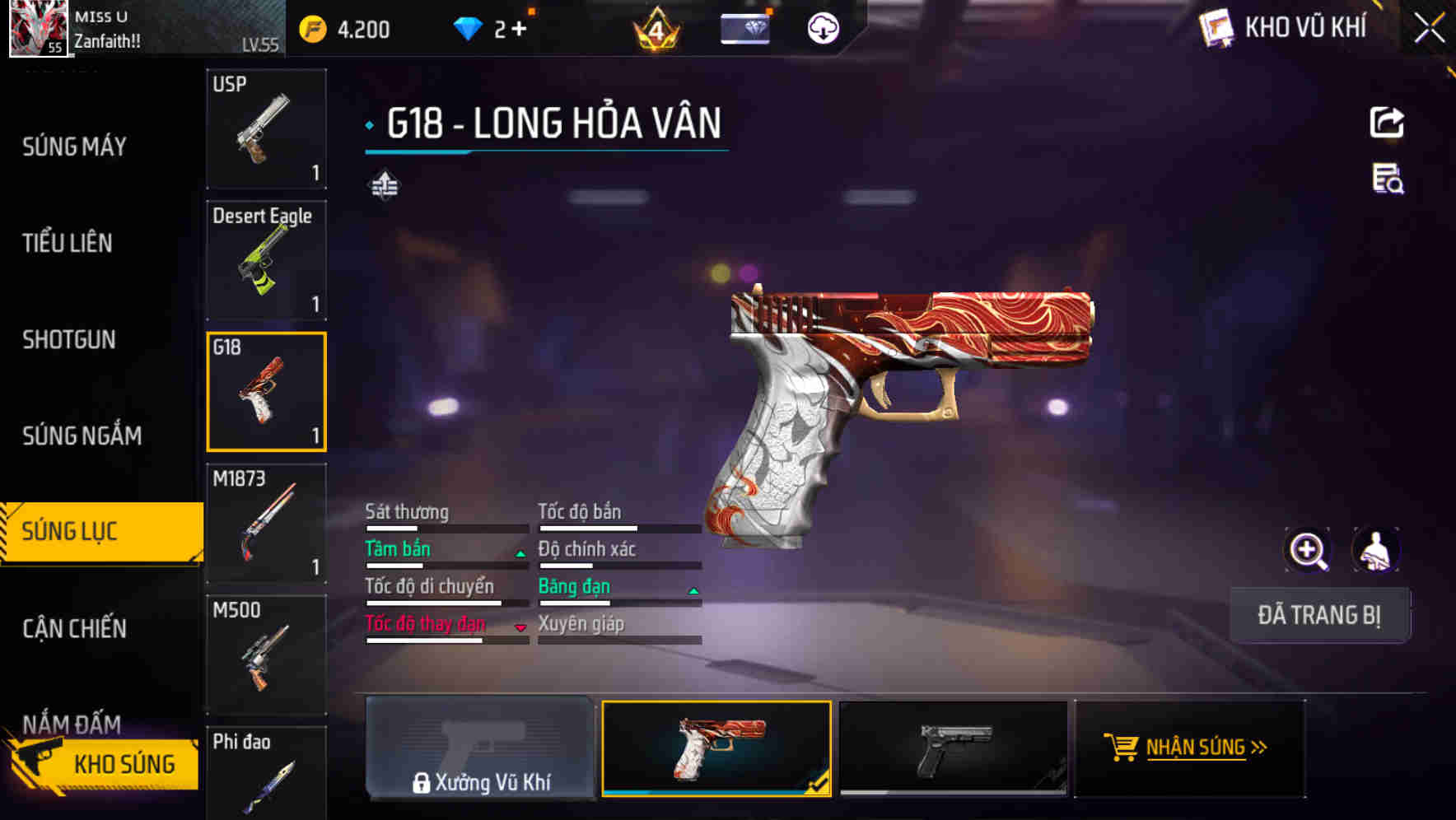Select the M1873 weapon slot

(x=266, y=524)
